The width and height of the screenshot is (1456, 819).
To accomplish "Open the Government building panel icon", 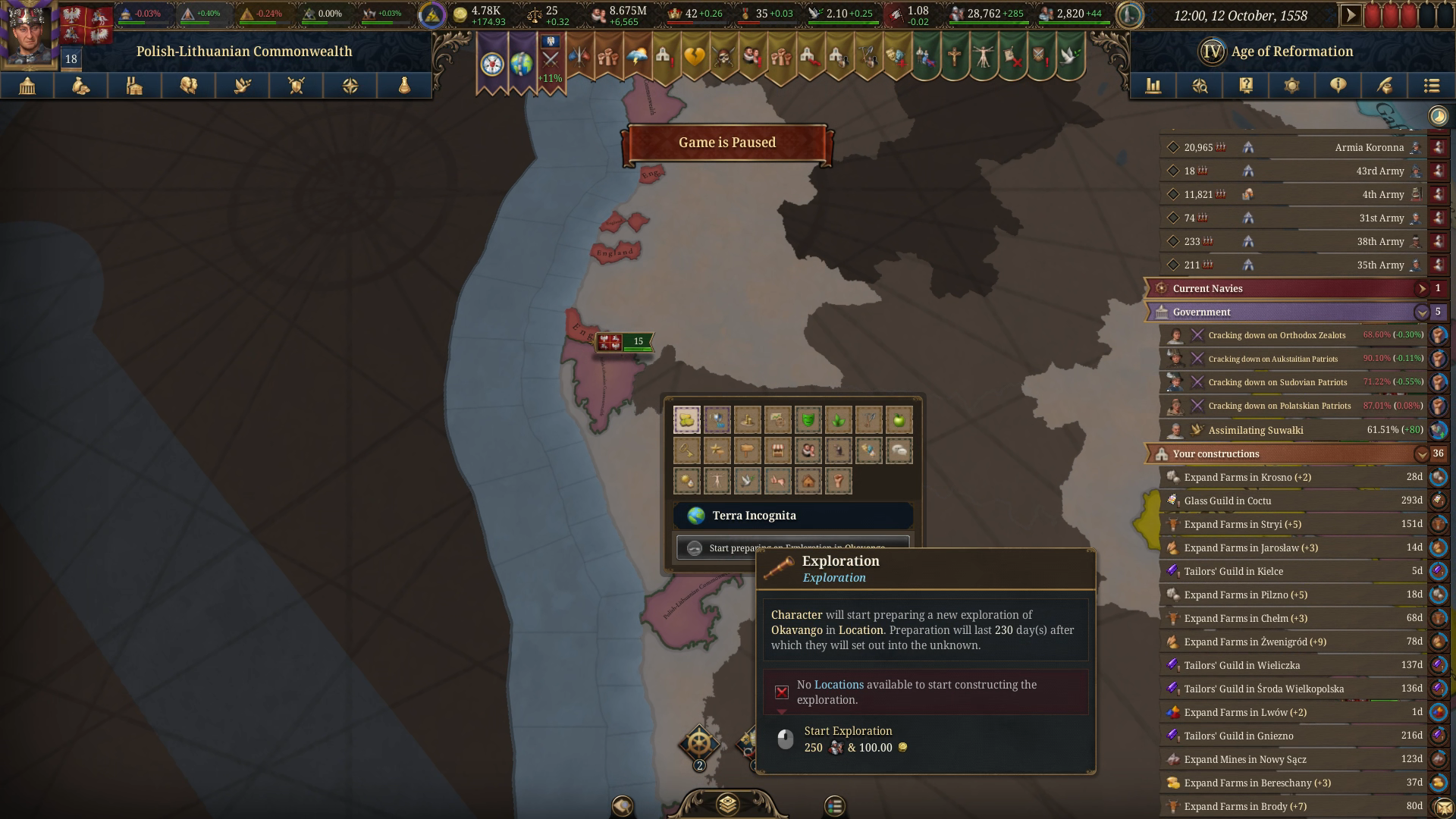I will [x=27, y=86].
